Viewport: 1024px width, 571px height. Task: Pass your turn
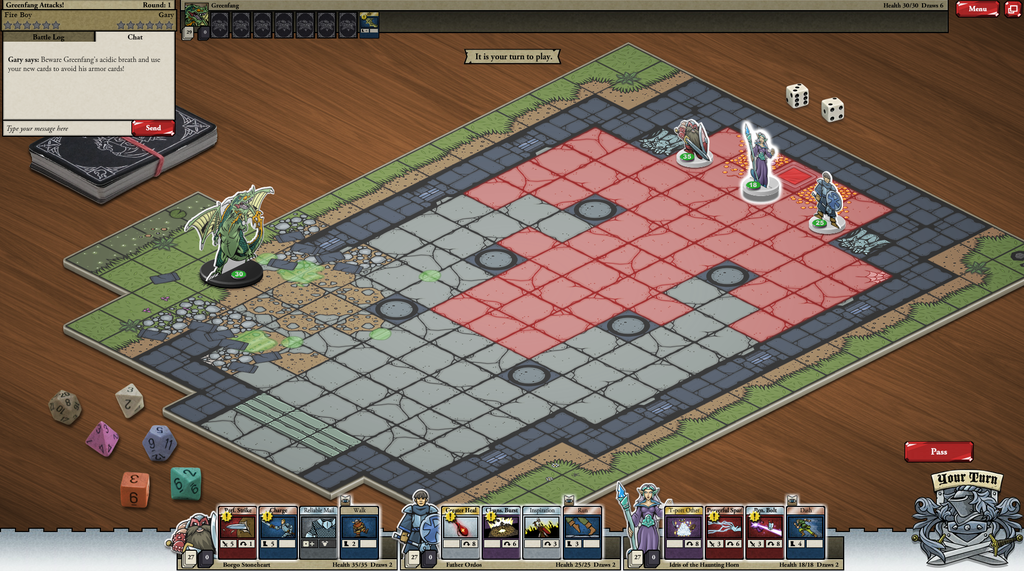tap(938, 452)
